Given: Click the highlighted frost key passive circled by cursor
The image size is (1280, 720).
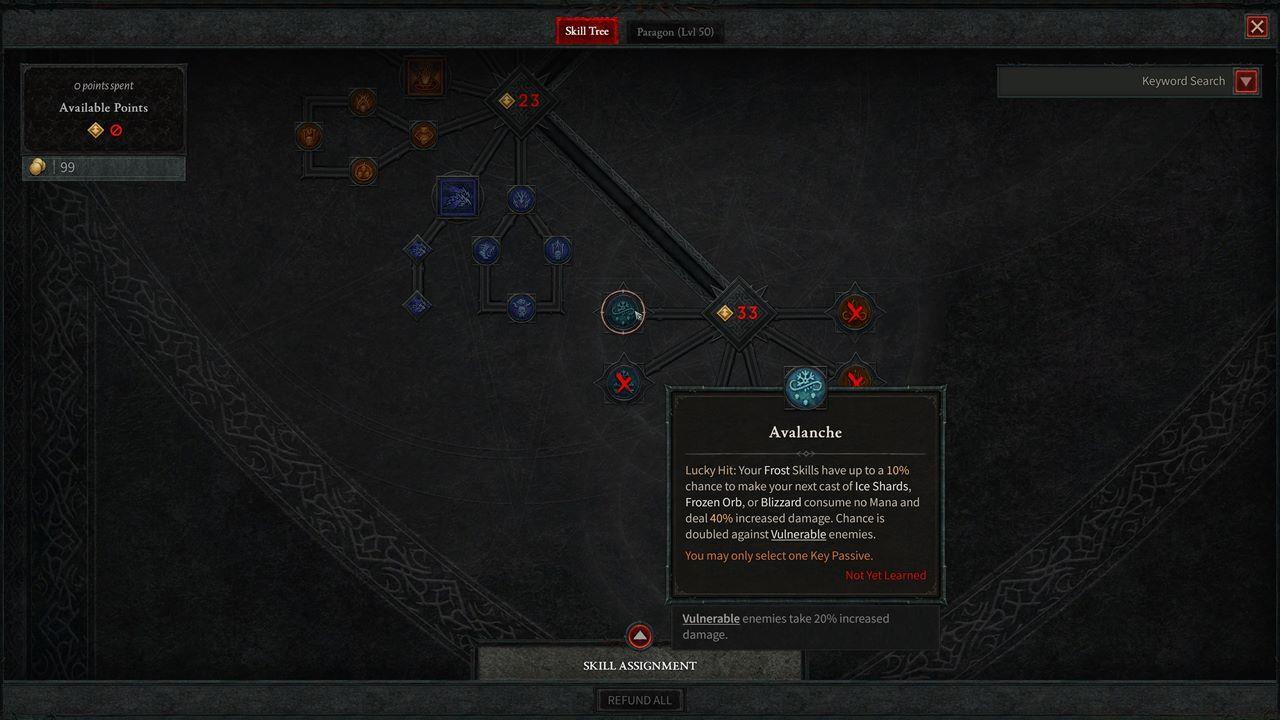Looking at the screenshot, I should [622, 311].
